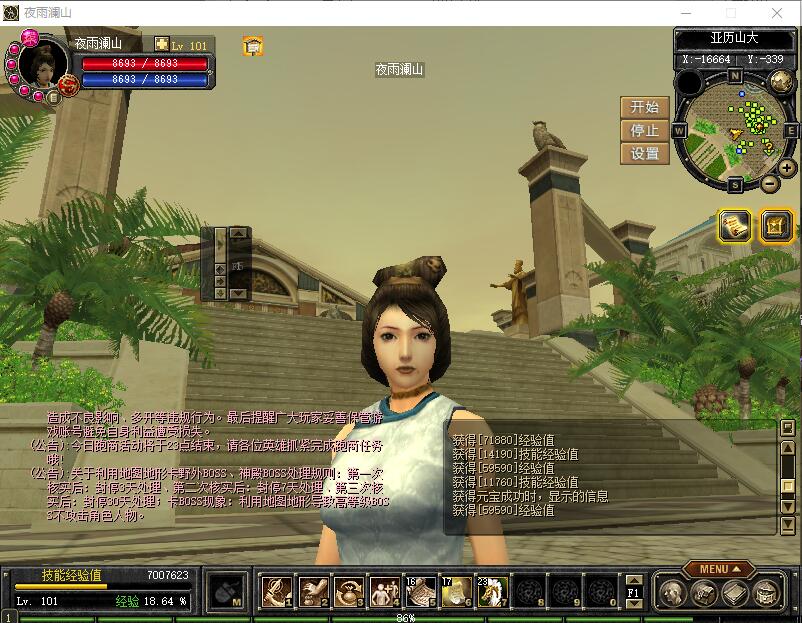Open the orange signboard icon
The height and width of the screenshot is (623, 802).
[253, 46]
